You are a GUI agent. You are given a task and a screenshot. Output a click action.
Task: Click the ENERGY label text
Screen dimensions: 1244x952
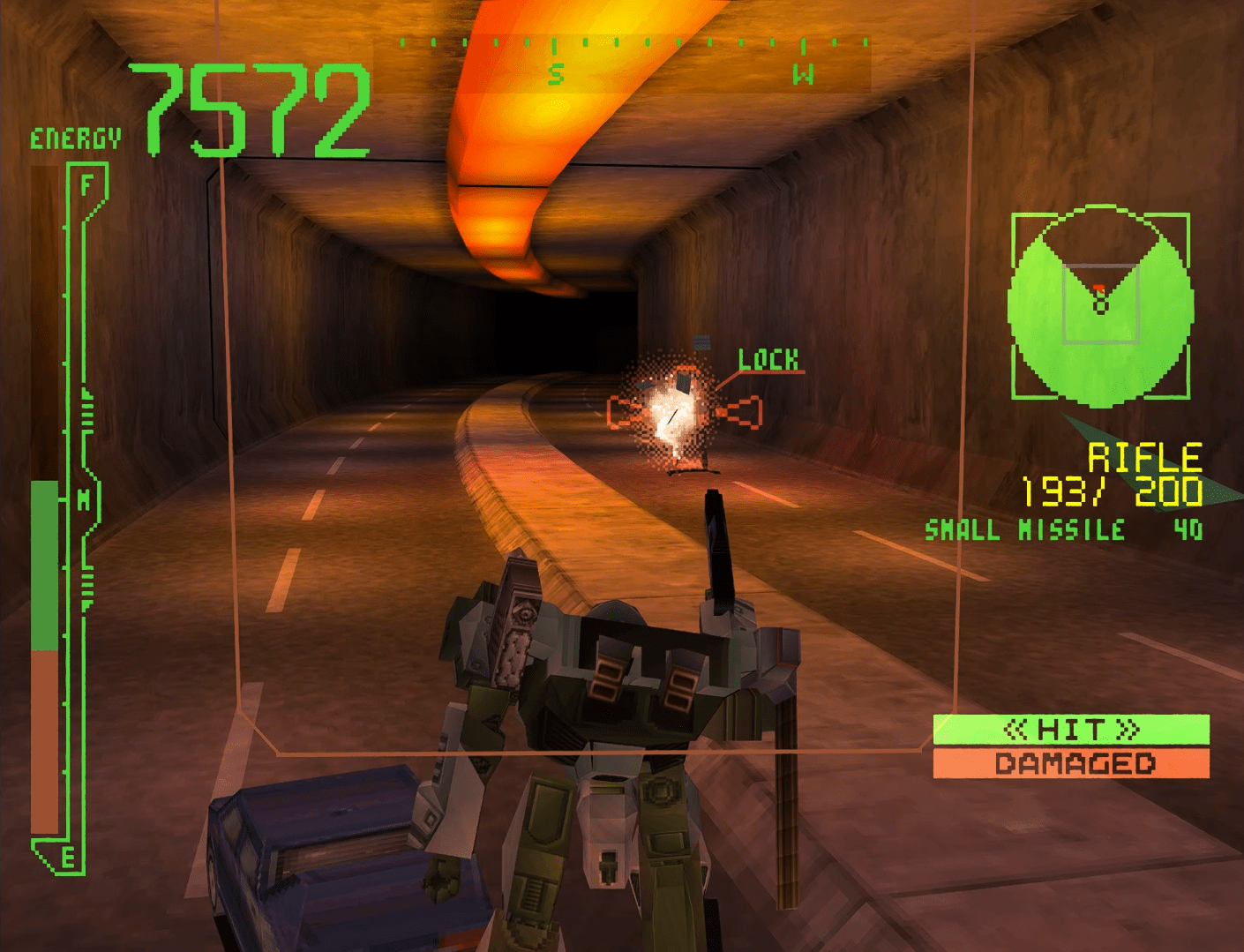tap(74, 137)
